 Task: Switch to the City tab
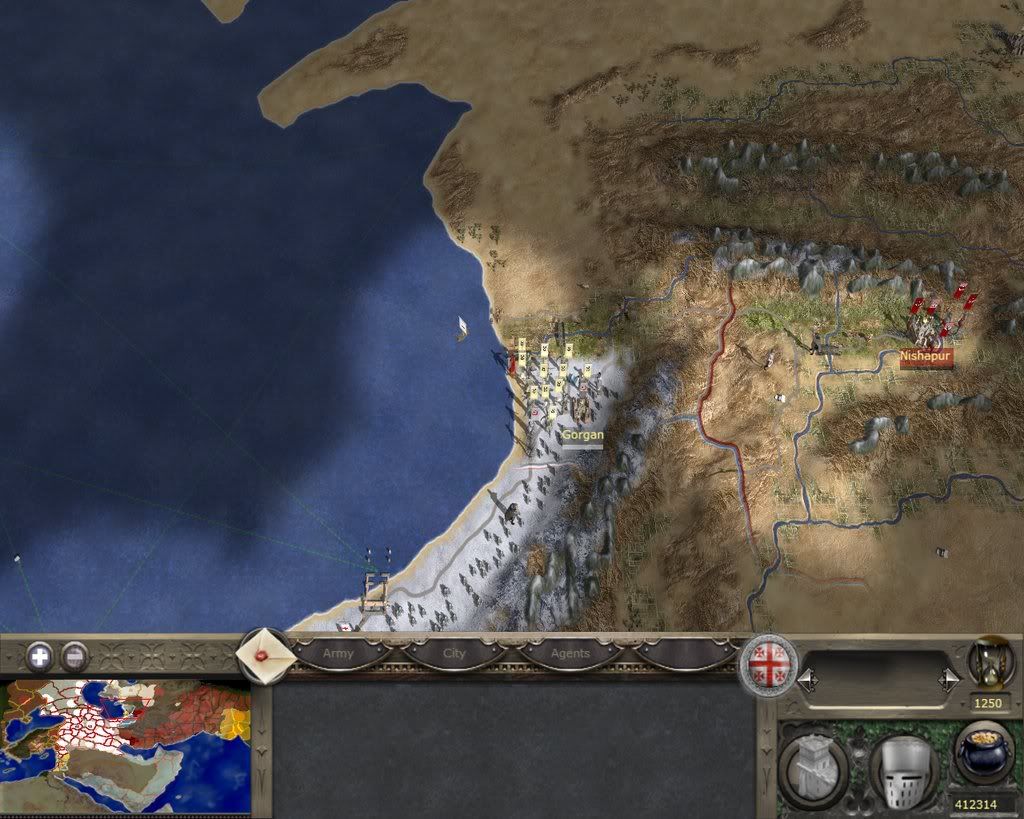point(455,654)
